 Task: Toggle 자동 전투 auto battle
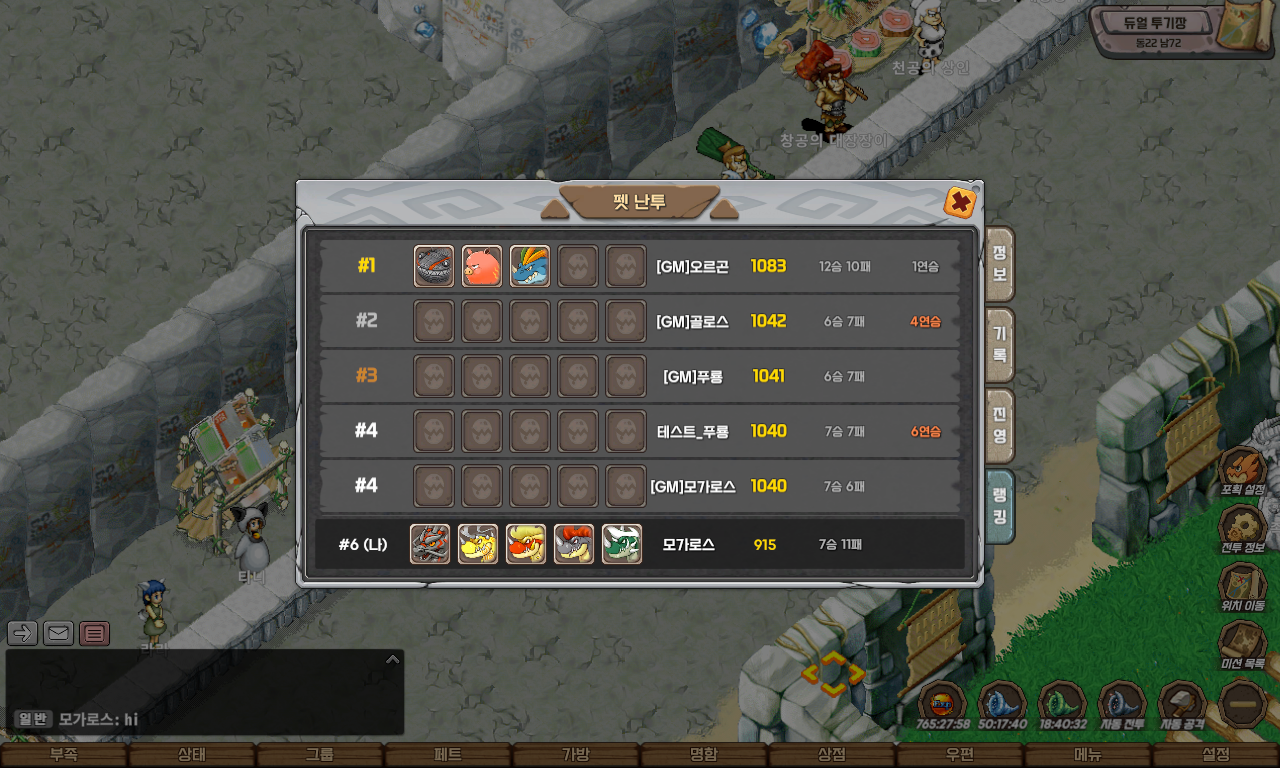tap(1122, 705)
